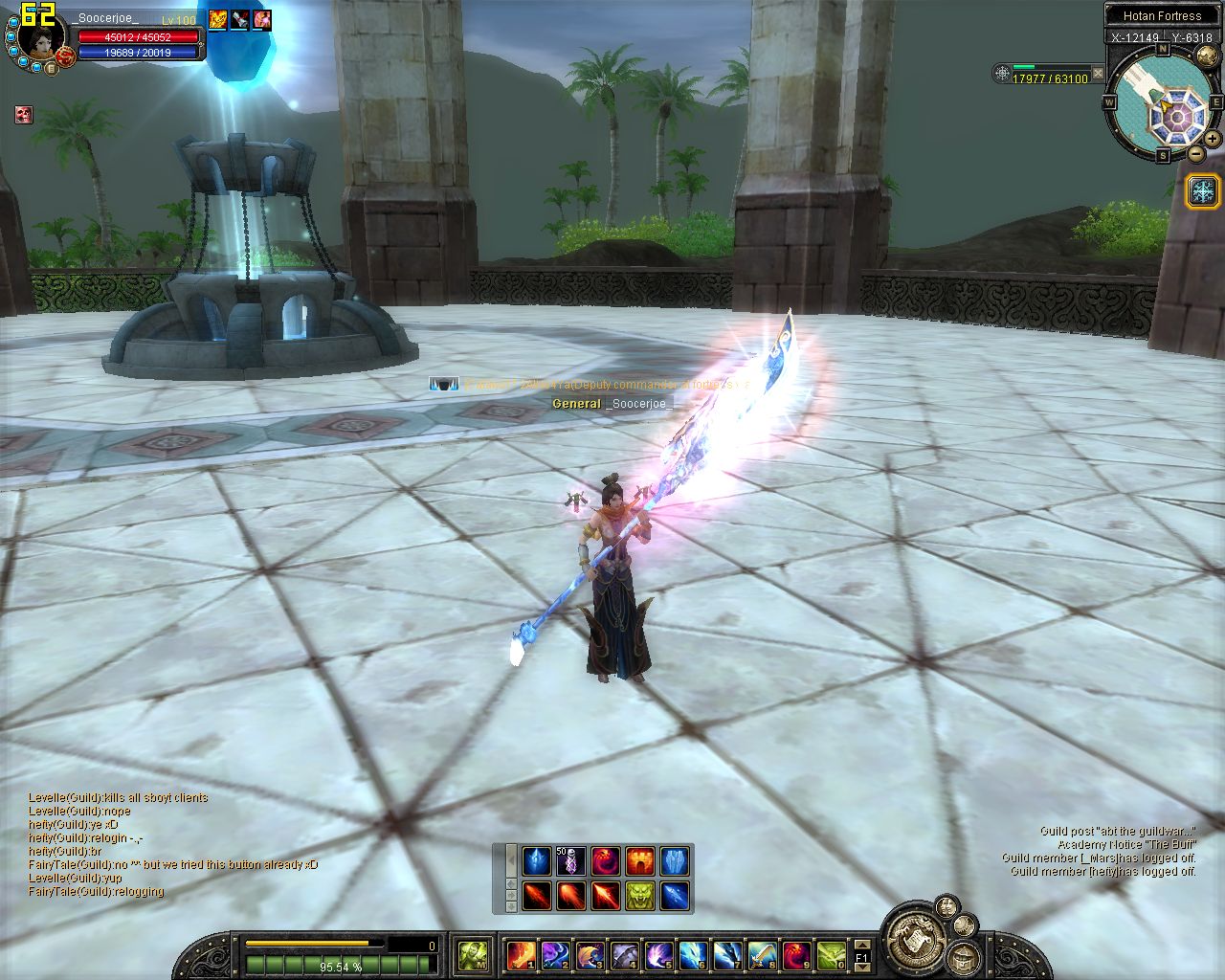The height and width of the screenshot is (980, 1225).
Task: Click the red skull status icon
Action: (24, 115)
